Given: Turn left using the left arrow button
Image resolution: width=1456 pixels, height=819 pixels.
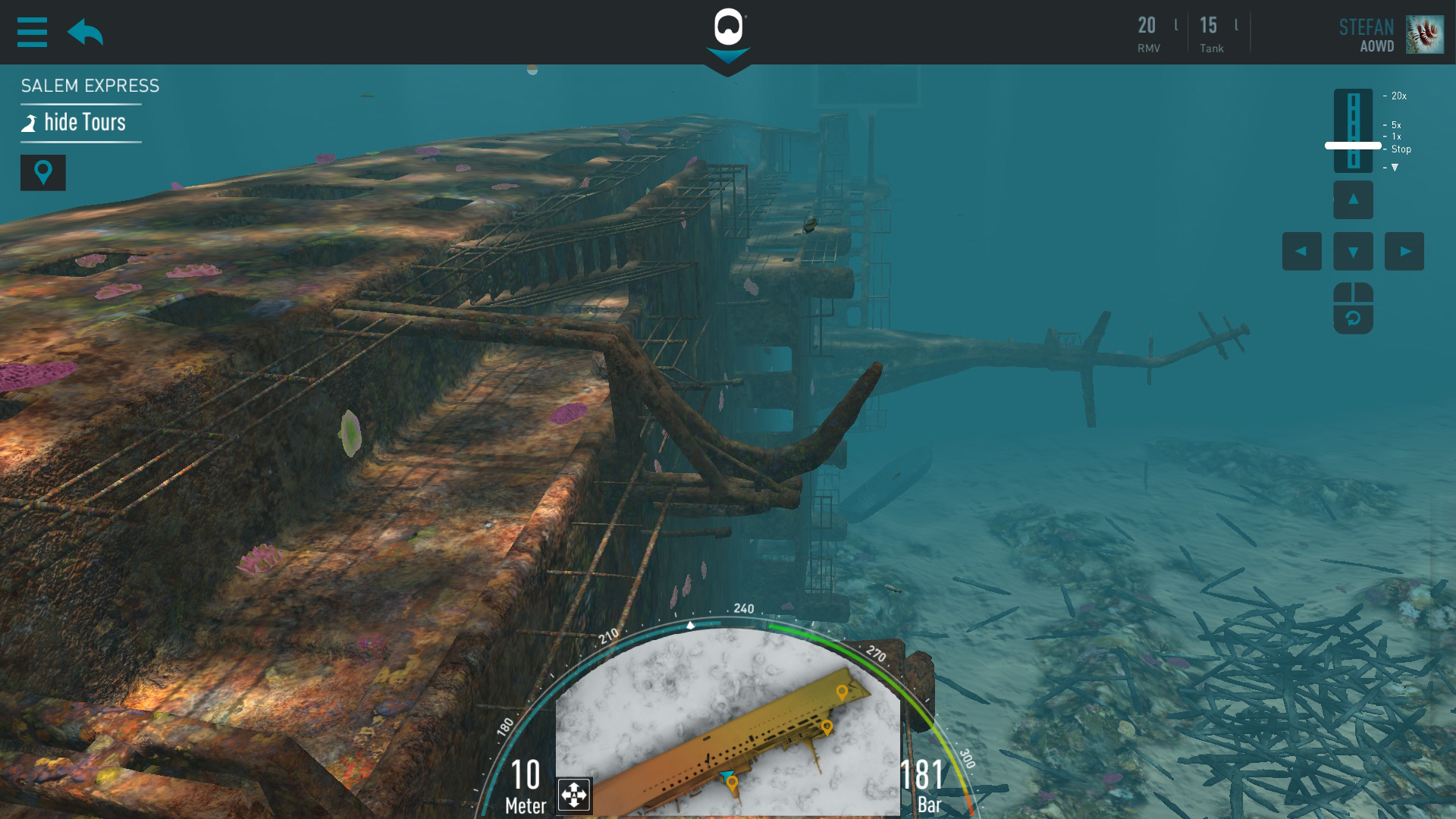Looking at the screenshot, I should [x=1301, y=252].
